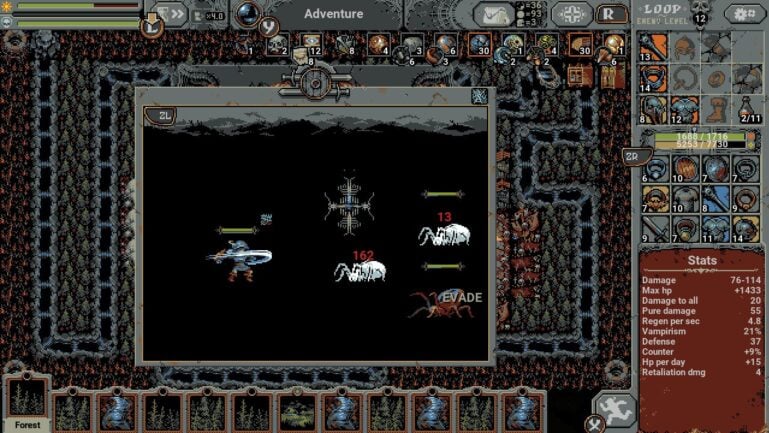The image size is (769, 433).
Task: Click the envelope icon in the top bar
Action: click(x=494, y=14)
